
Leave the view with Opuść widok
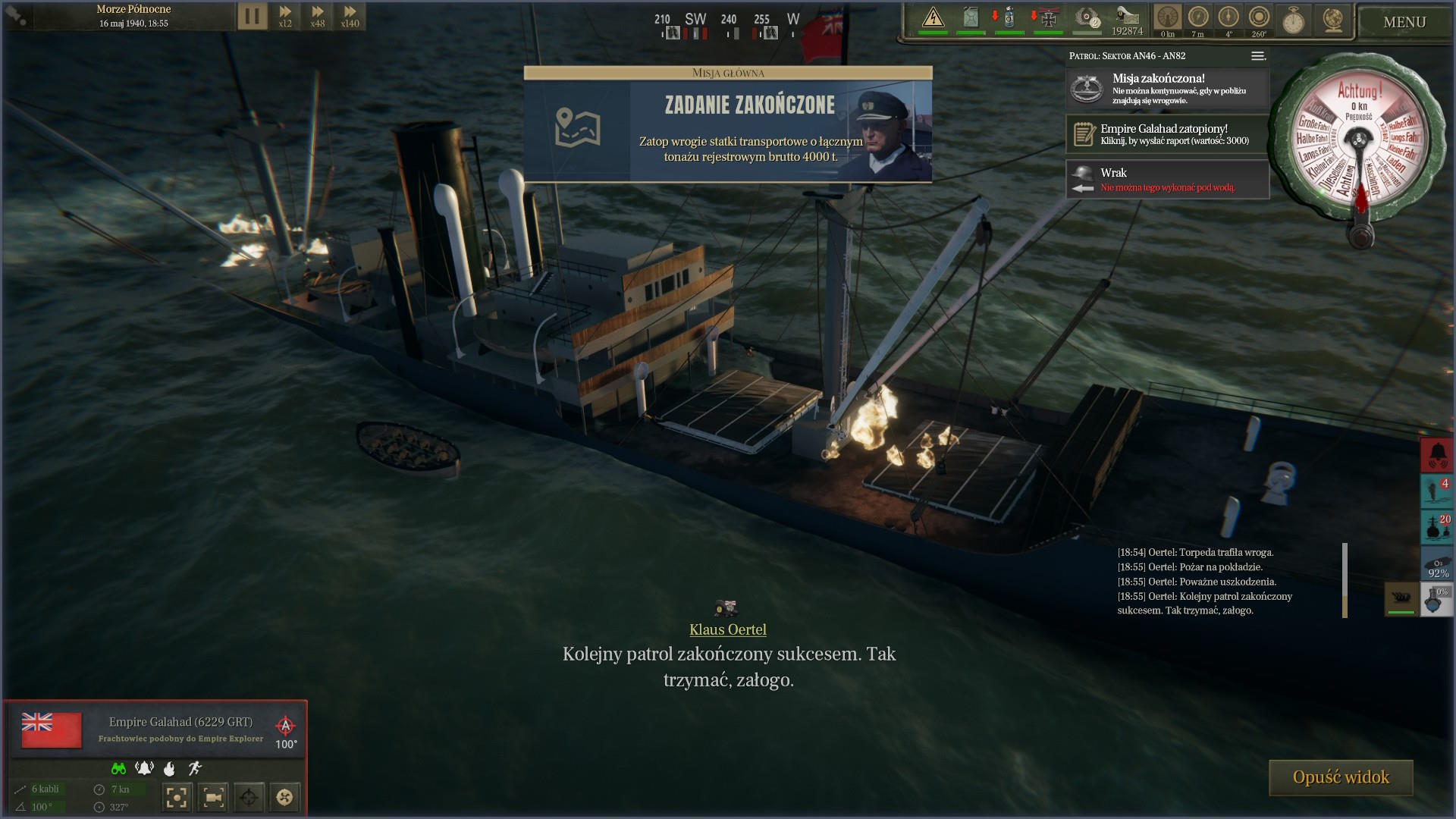tap(1341, 777)
